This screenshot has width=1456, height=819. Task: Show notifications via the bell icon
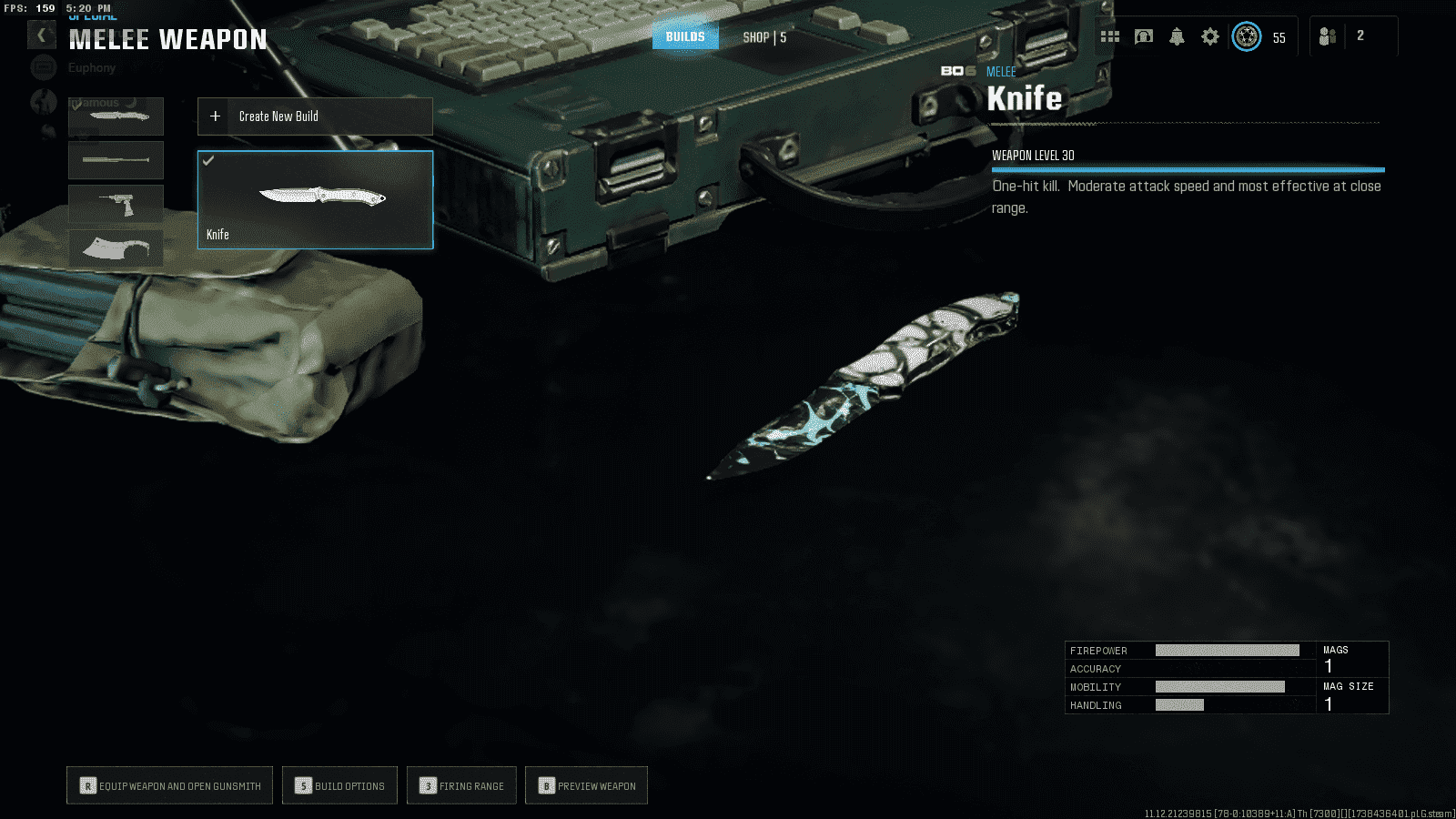[x=1177, y=36]
